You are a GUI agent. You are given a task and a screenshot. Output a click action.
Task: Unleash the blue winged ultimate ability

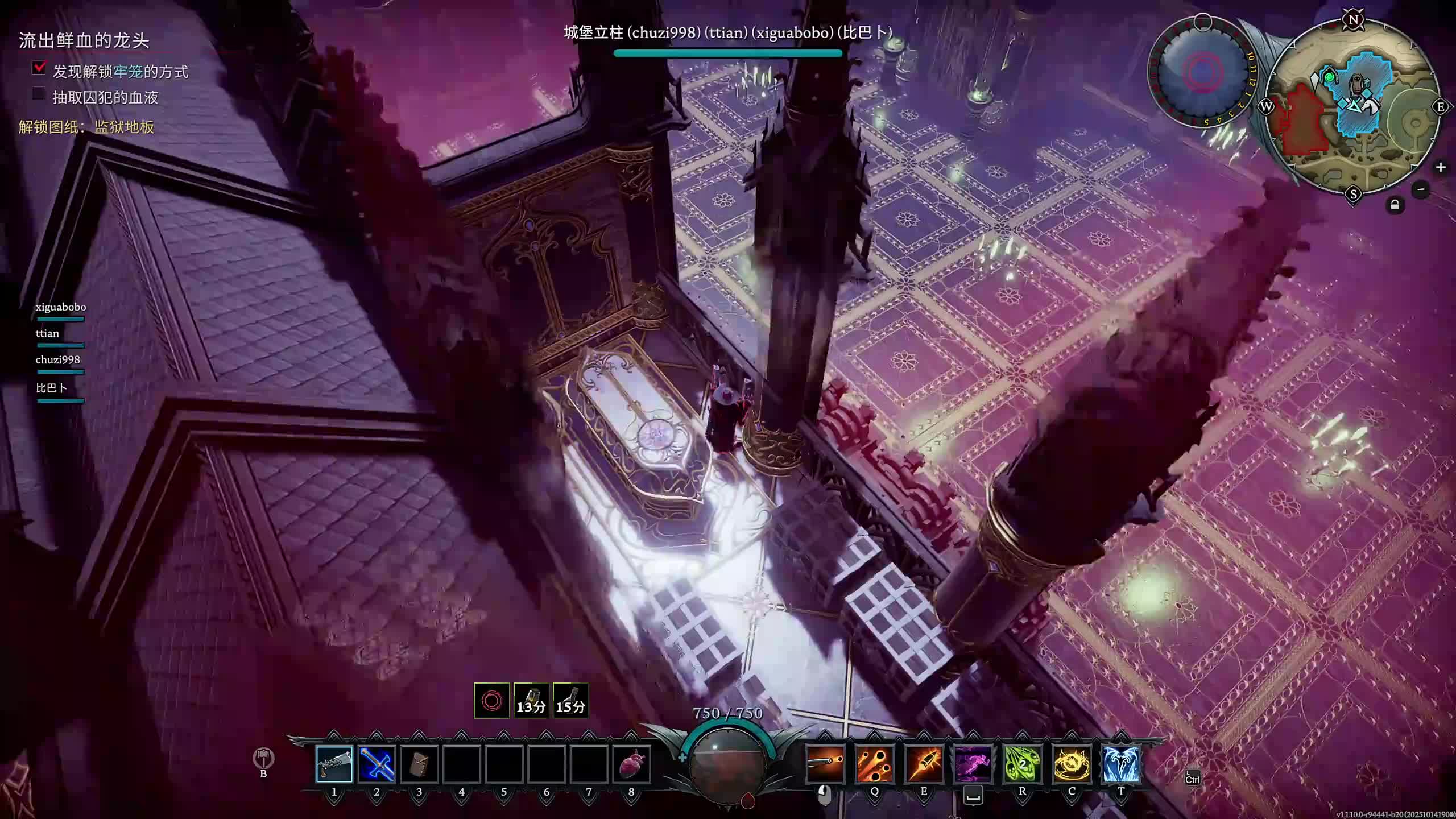[1121, 764]
